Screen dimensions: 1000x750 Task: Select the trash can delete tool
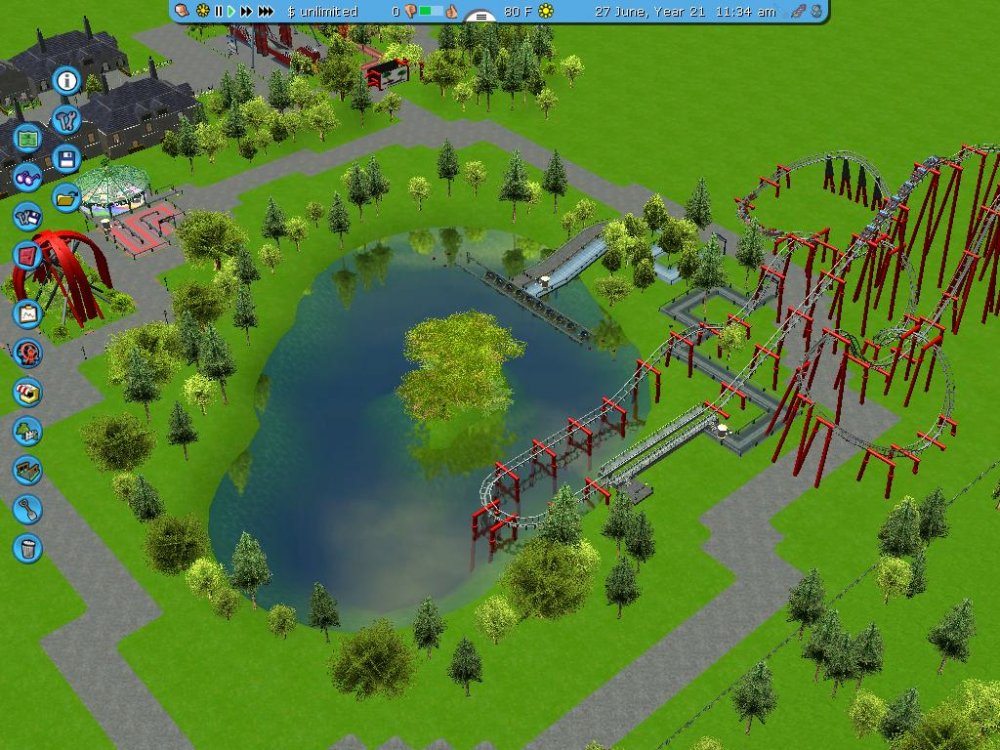(27, 547)
